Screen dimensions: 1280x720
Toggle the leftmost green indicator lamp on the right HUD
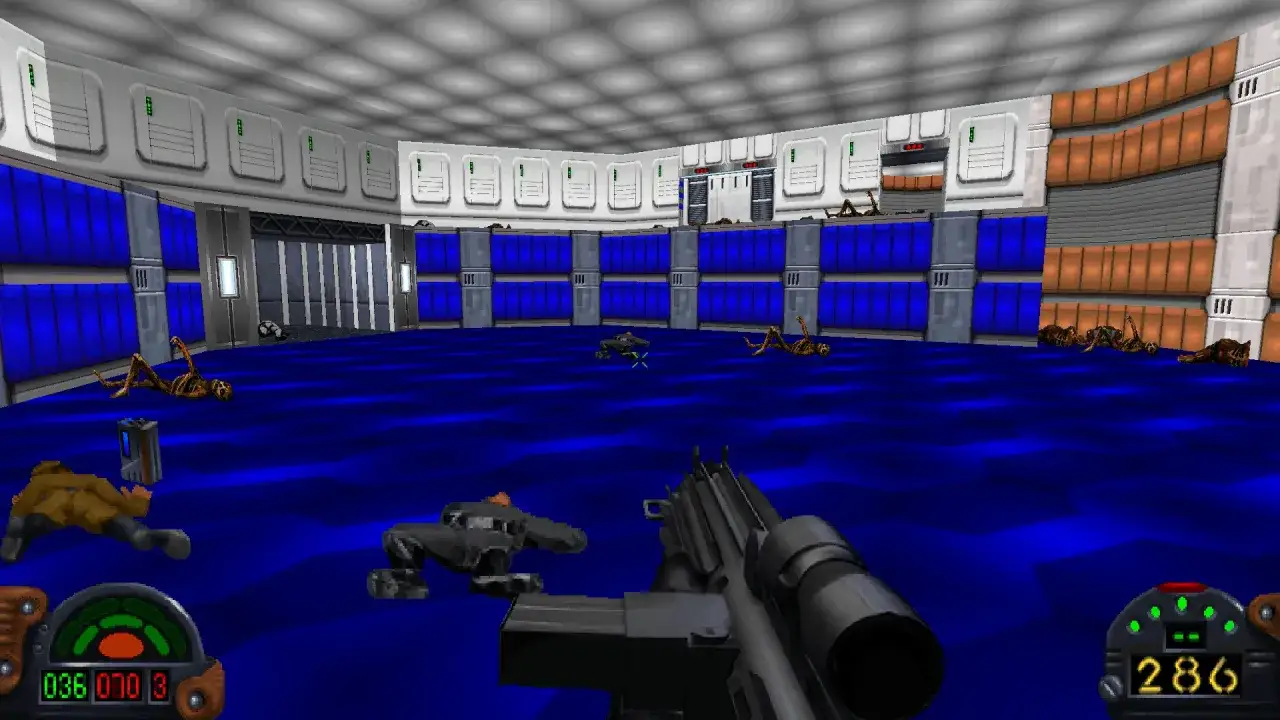coord(1134,626)
